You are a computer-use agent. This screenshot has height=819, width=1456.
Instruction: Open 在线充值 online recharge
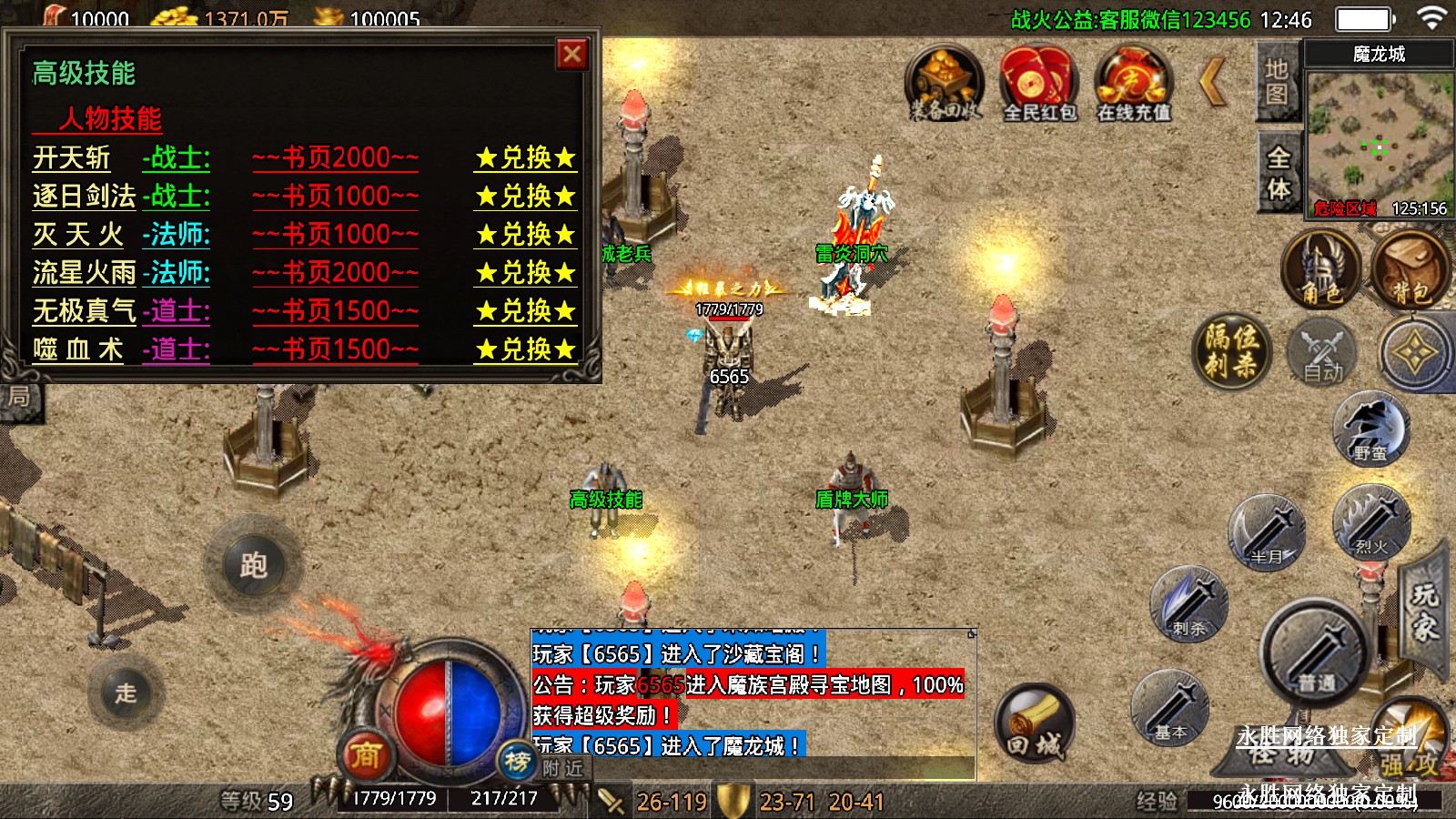tap(1133, 84)
